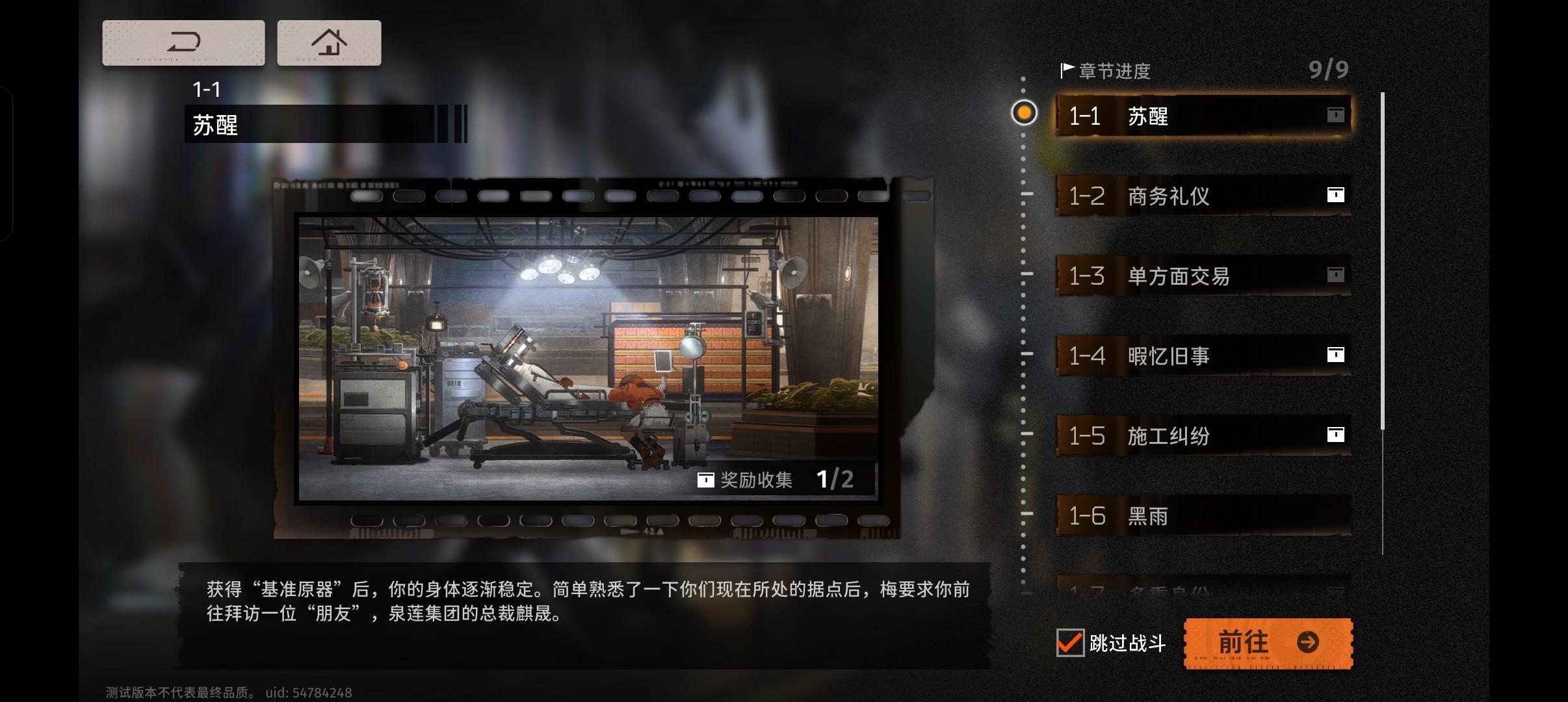Select stage 1-6 黑雨 from the list

point(1203,515)
